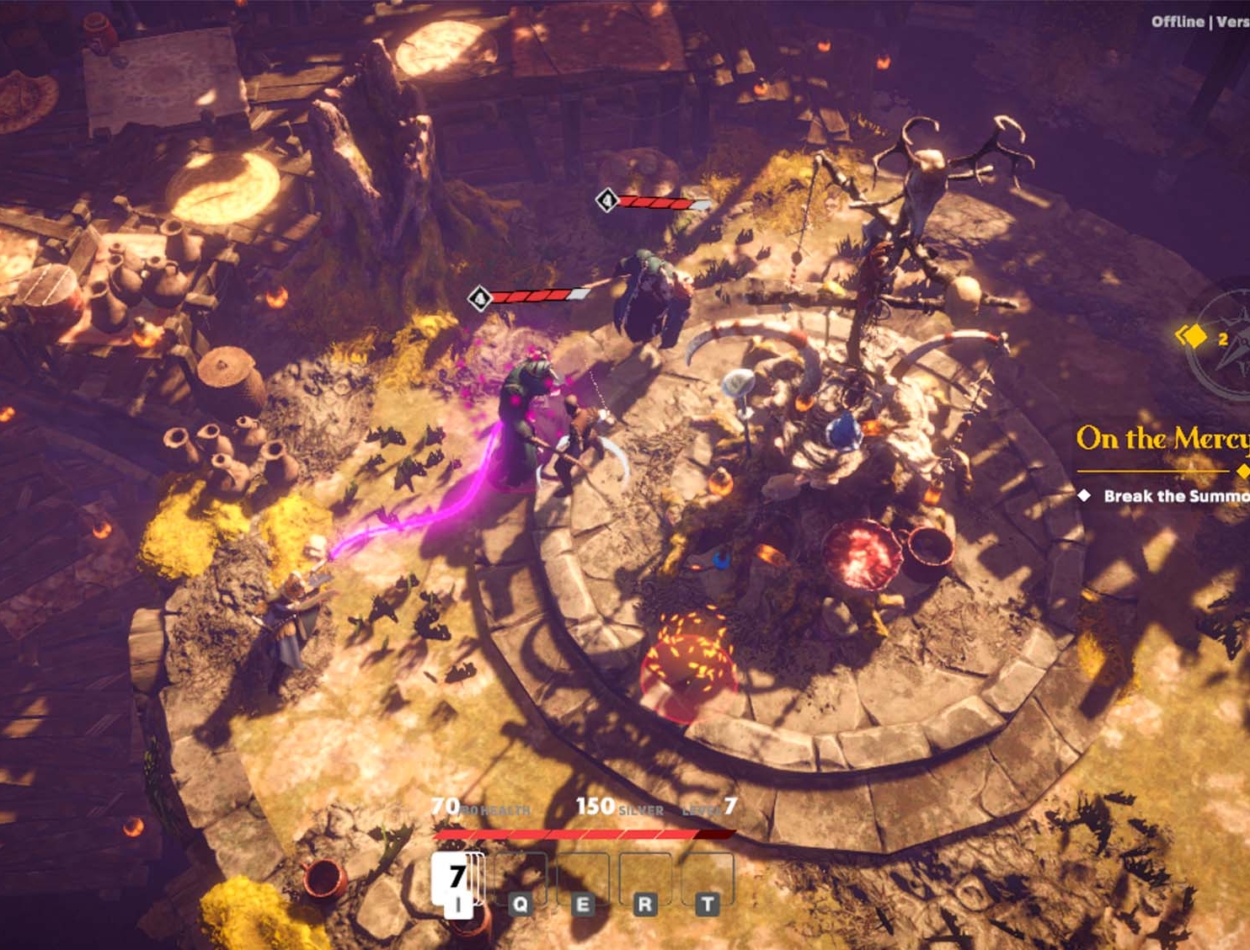Select the yellow diamond objective marker

1195,337
